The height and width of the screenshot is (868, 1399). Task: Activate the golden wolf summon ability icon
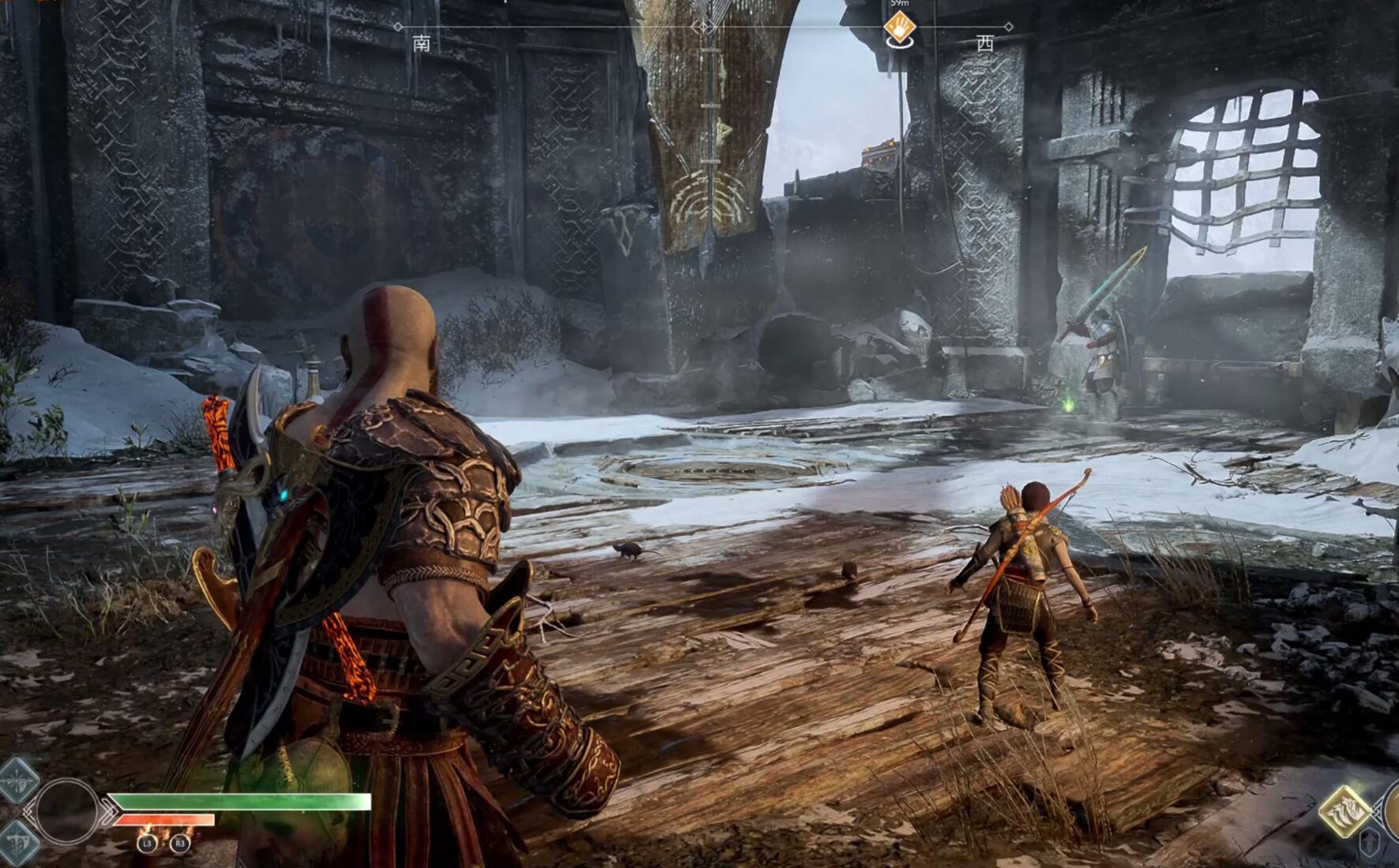(1345, 810)
